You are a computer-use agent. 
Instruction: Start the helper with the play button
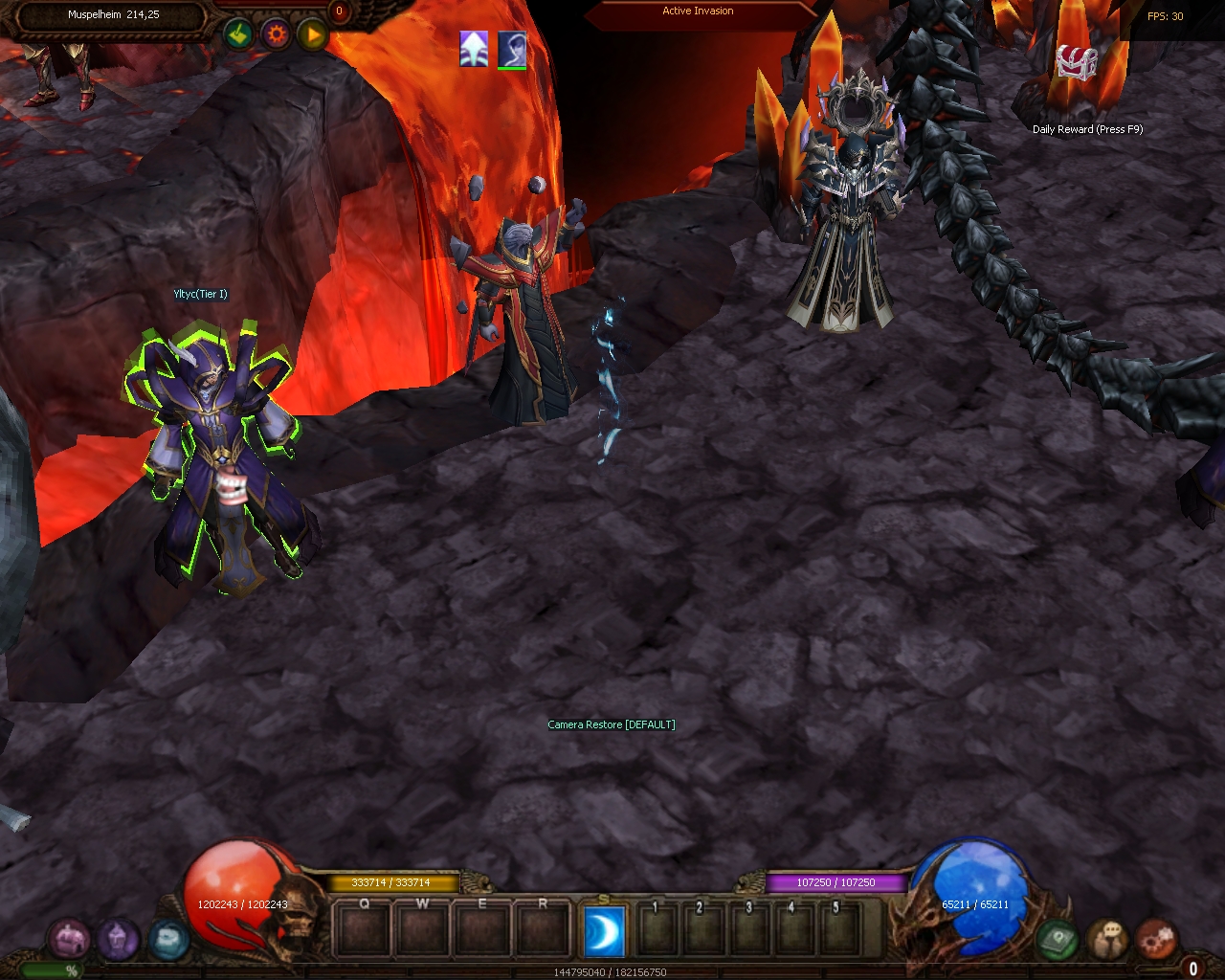tap(312, 35)
